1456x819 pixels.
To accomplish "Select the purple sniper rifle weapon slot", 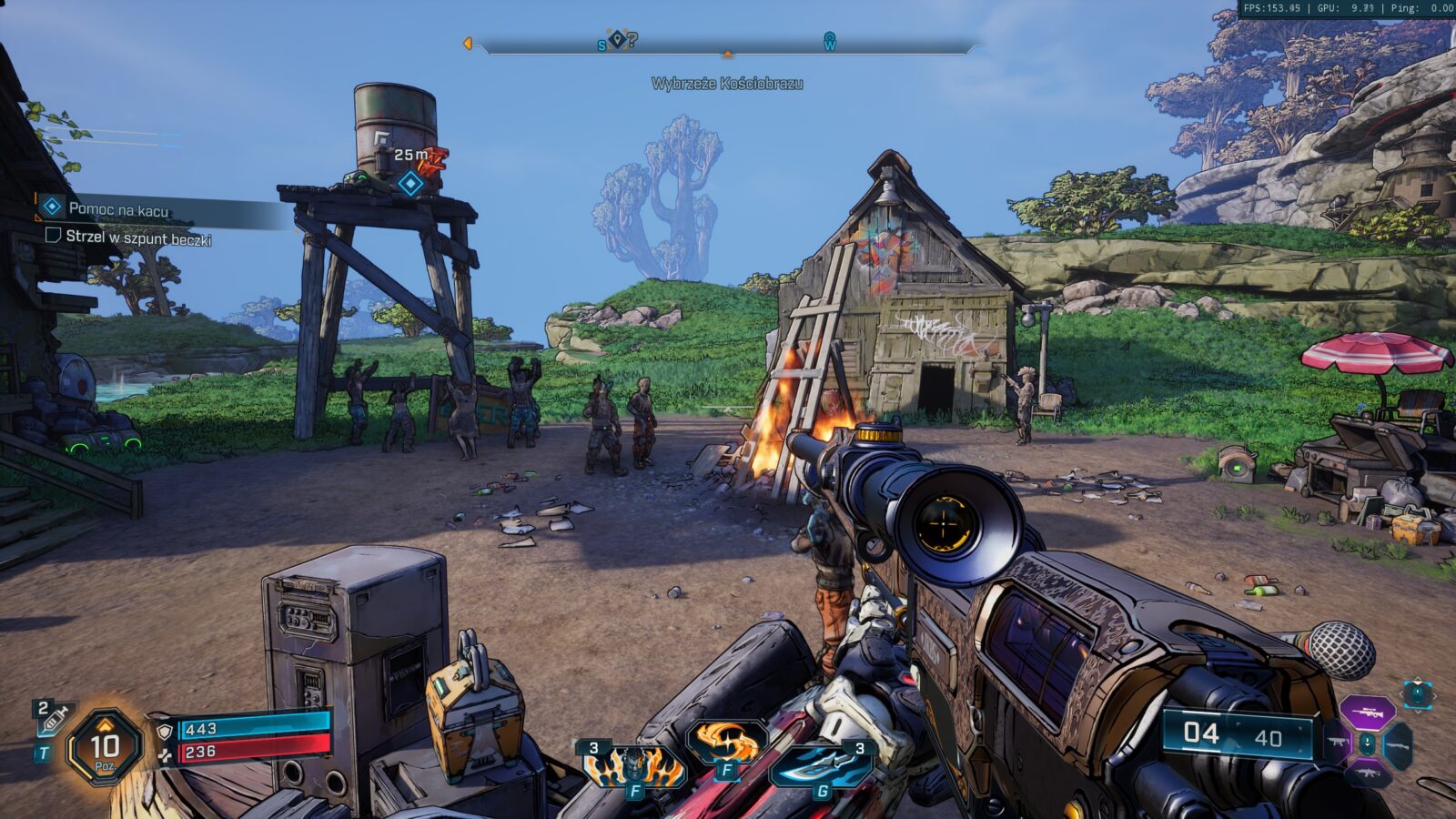I will 1367,713.
